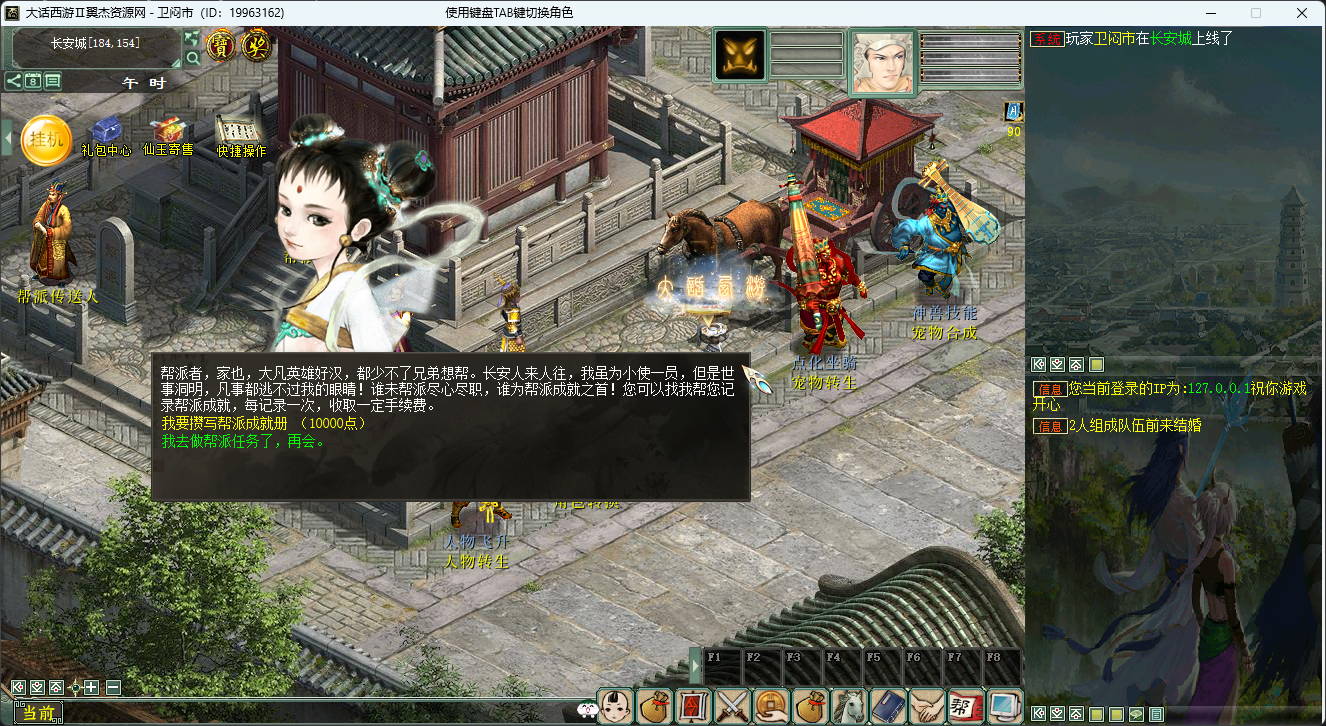Viewport: 1326px width, 726px height.
Task: Select the player character portrait
Action: tap(882, 62)
